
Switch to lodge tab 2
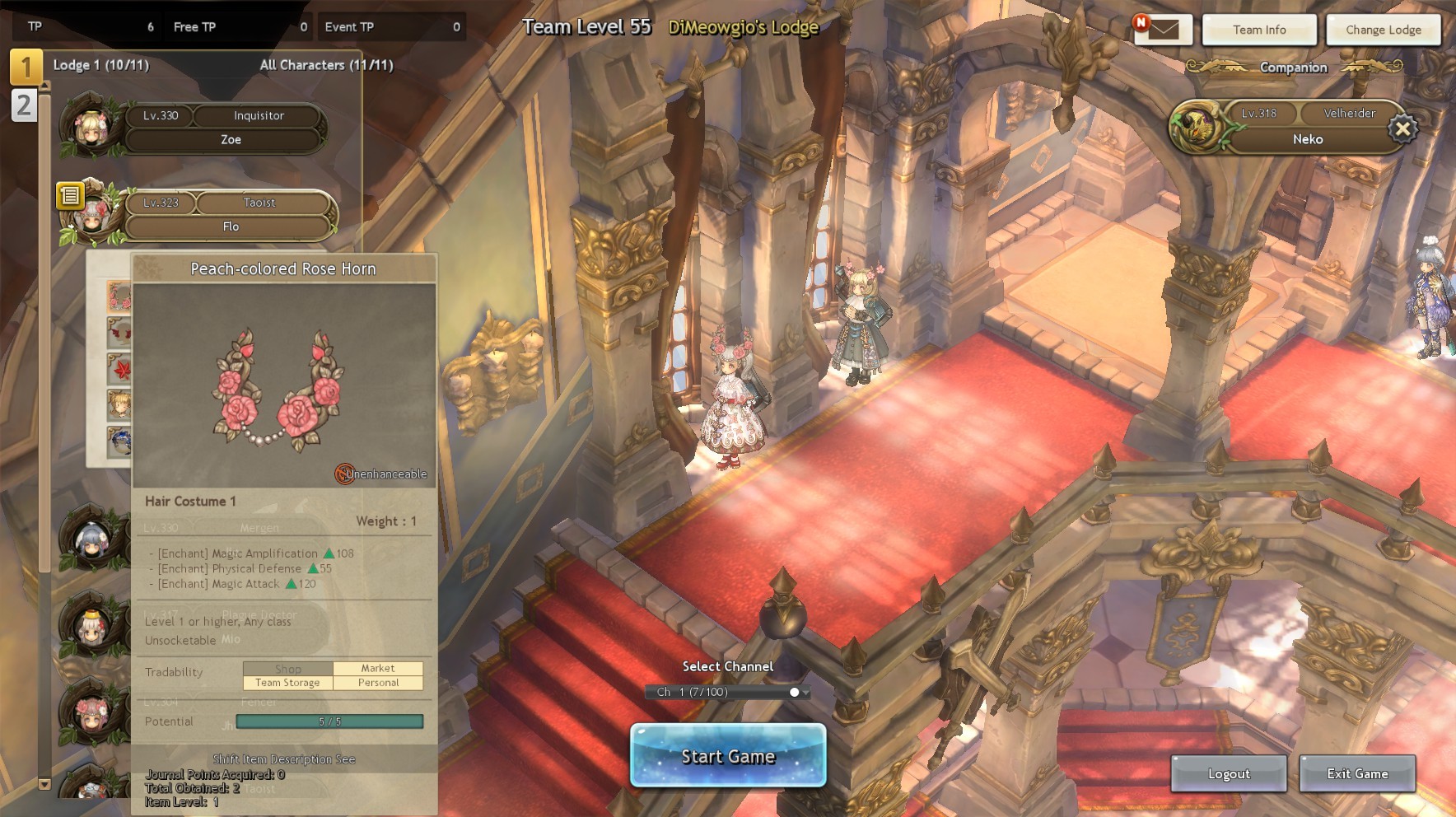(24, 105)
